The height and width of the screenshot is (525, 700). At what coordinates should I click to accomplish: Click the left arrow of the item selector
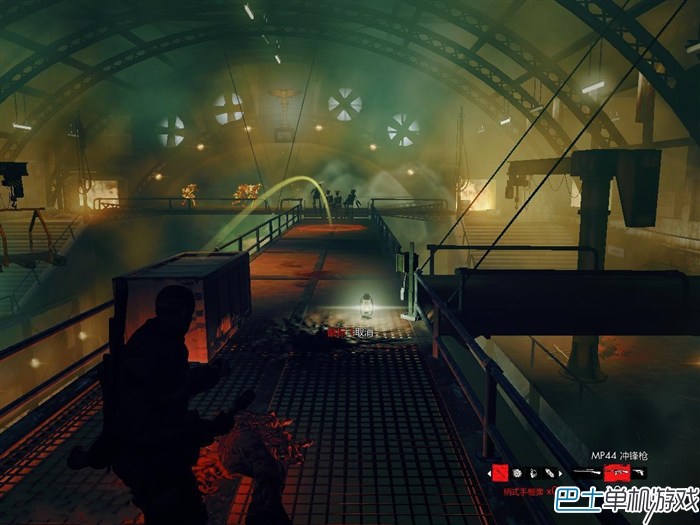coord(489,473)
